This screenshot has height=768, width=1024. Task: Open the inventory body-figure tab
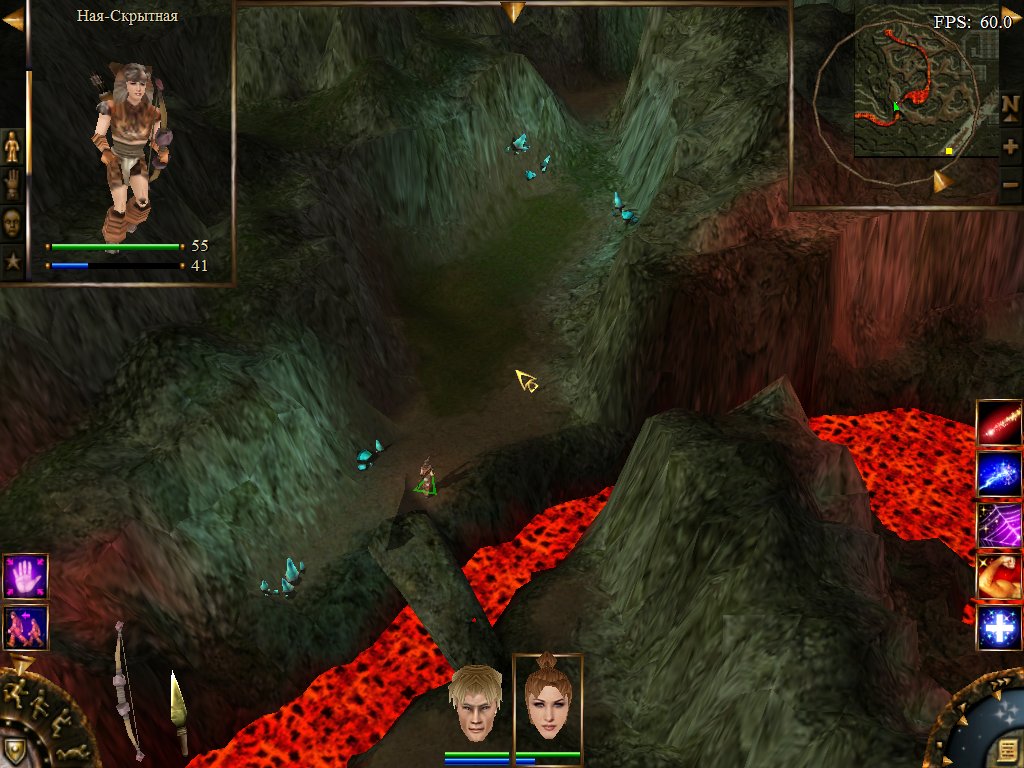pos(12,147)
